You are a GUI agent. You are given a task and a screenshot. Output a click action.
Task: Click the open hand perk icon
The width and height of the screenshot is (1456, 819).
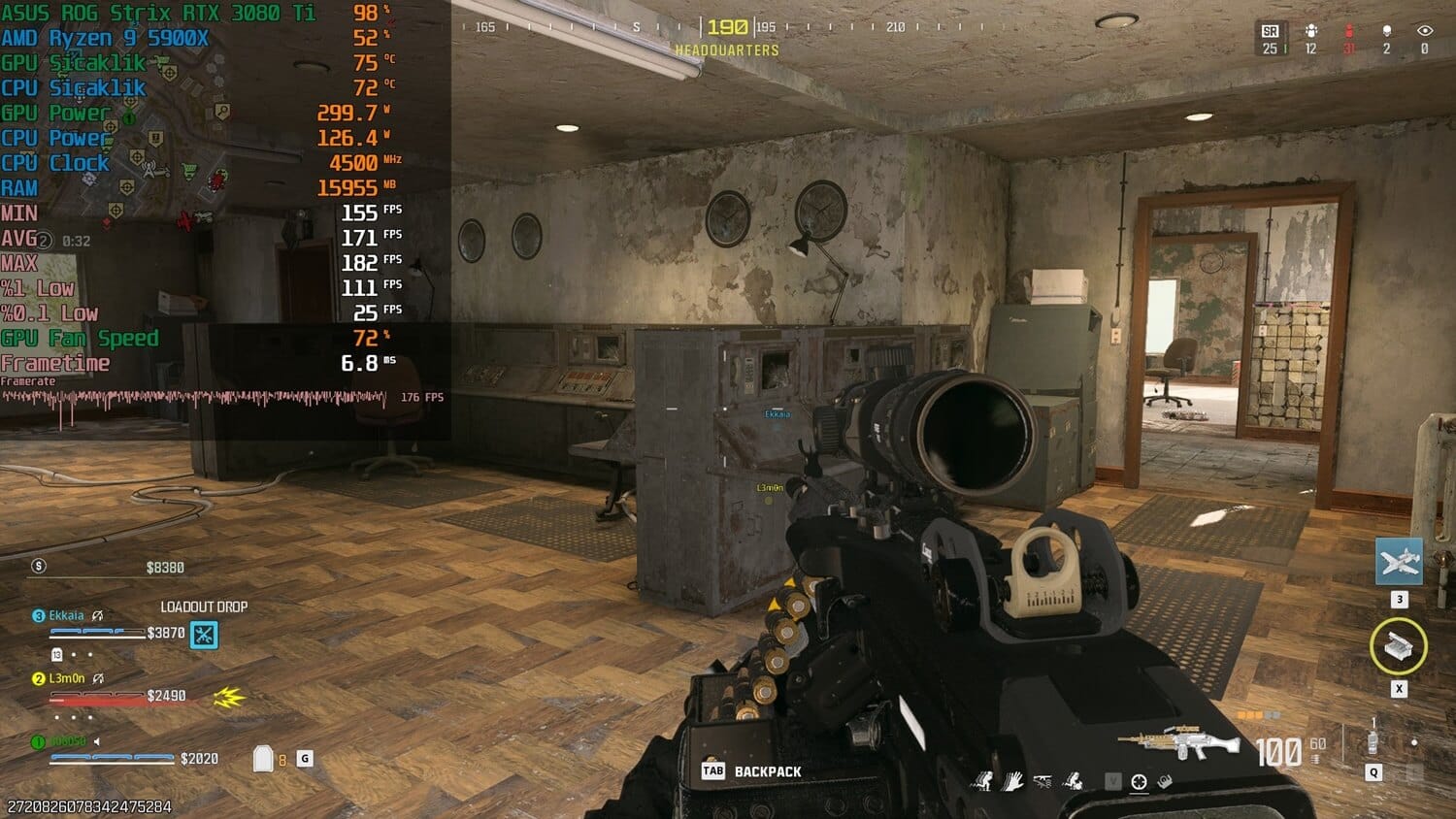coord(1012,781)
